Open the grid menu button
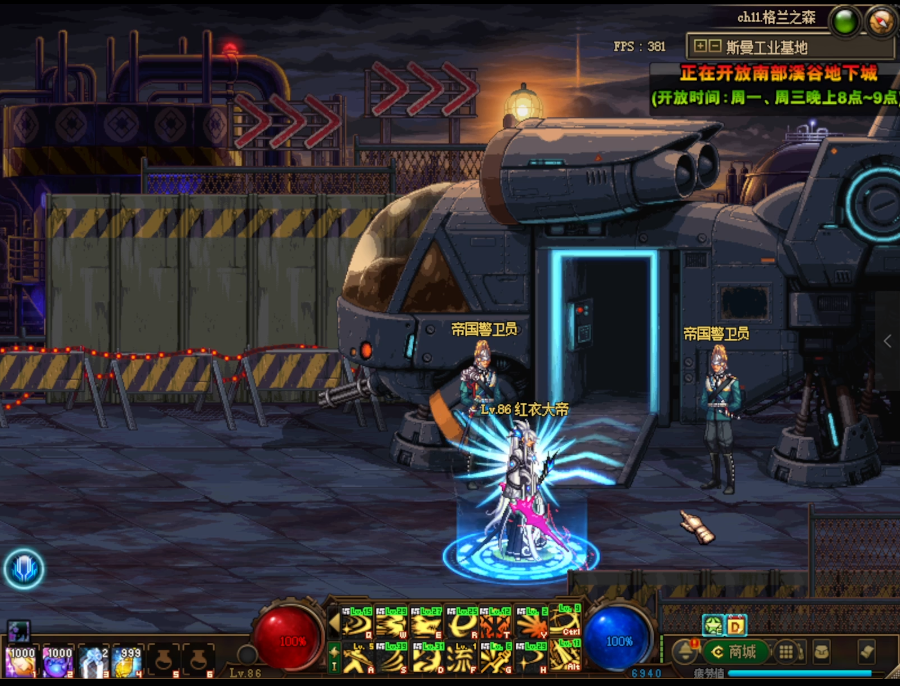The image size is (900, 686). [787, 652]
